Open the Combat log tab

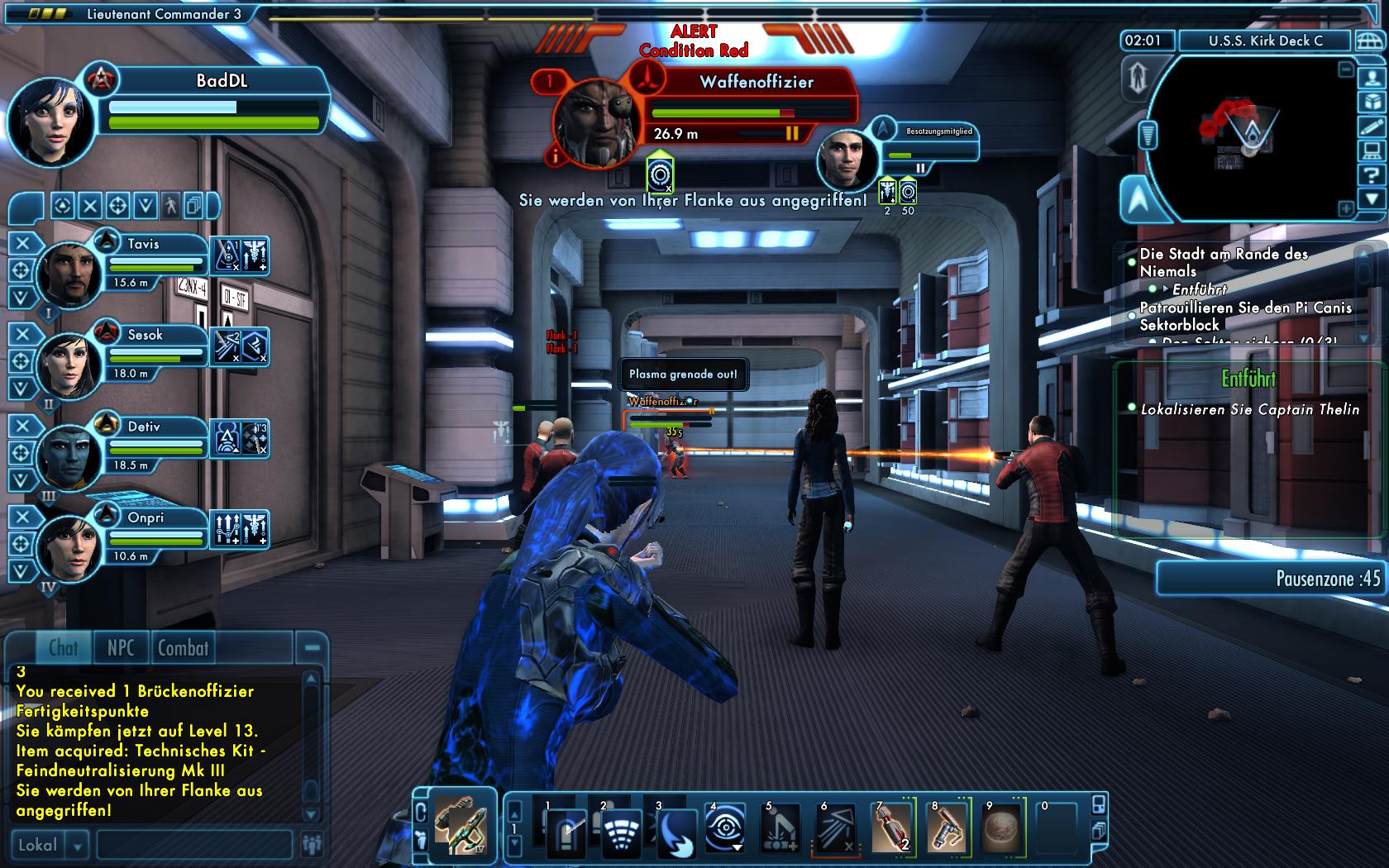[x=184, y=648]
